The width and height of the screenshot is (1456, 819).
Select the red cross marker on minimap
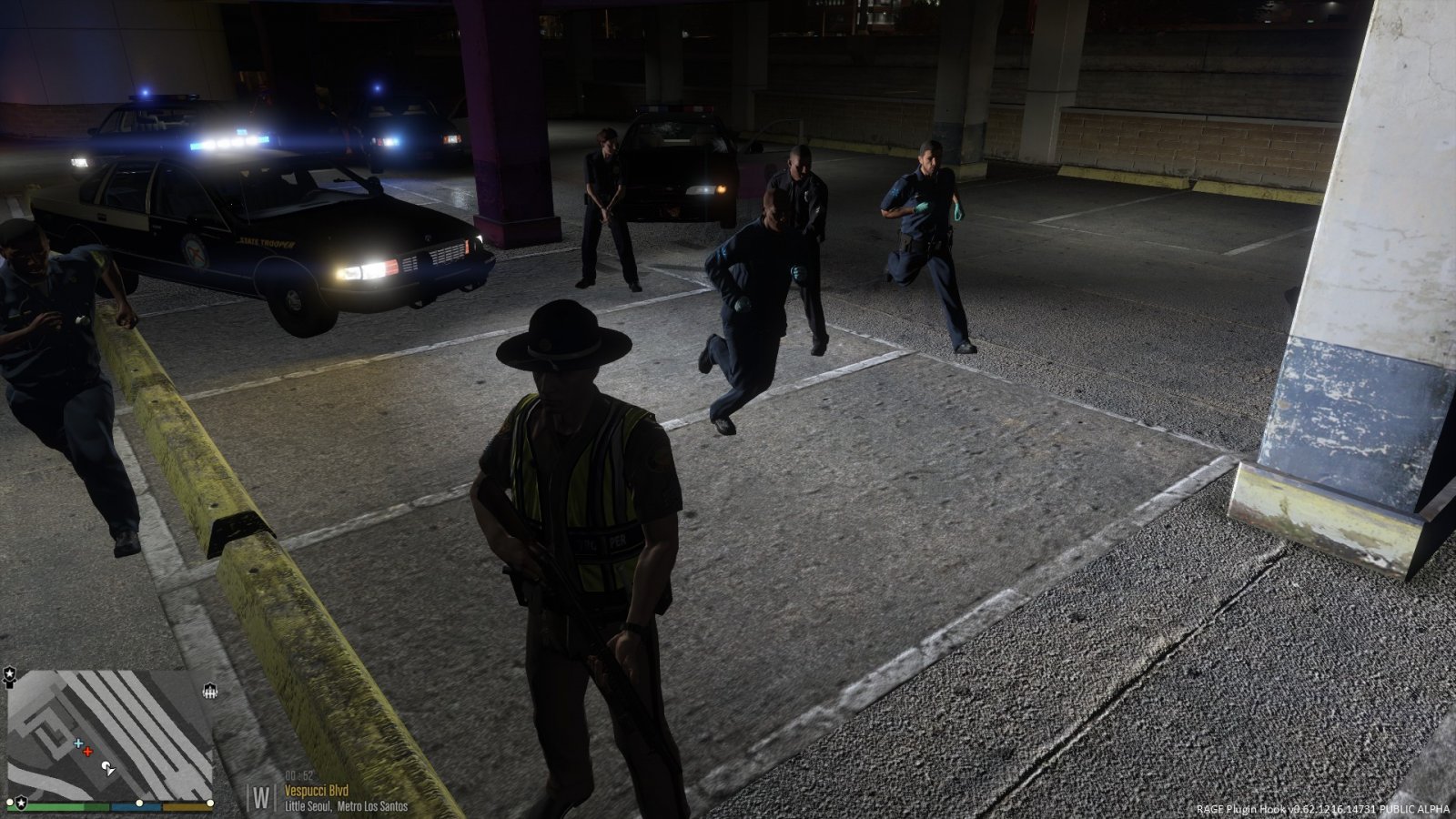point(87,752)
